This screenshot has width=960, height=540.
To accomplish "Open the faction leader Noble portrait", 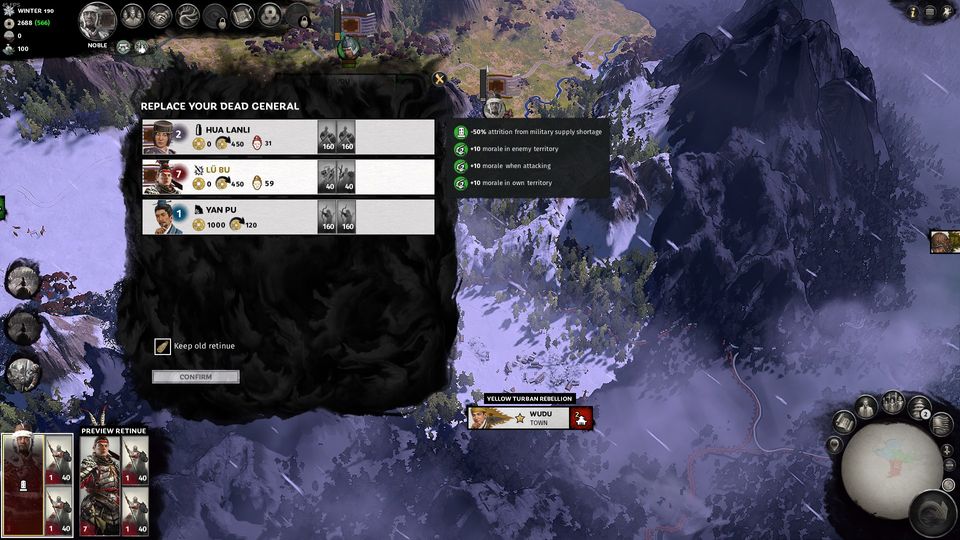I will point(97,19).
